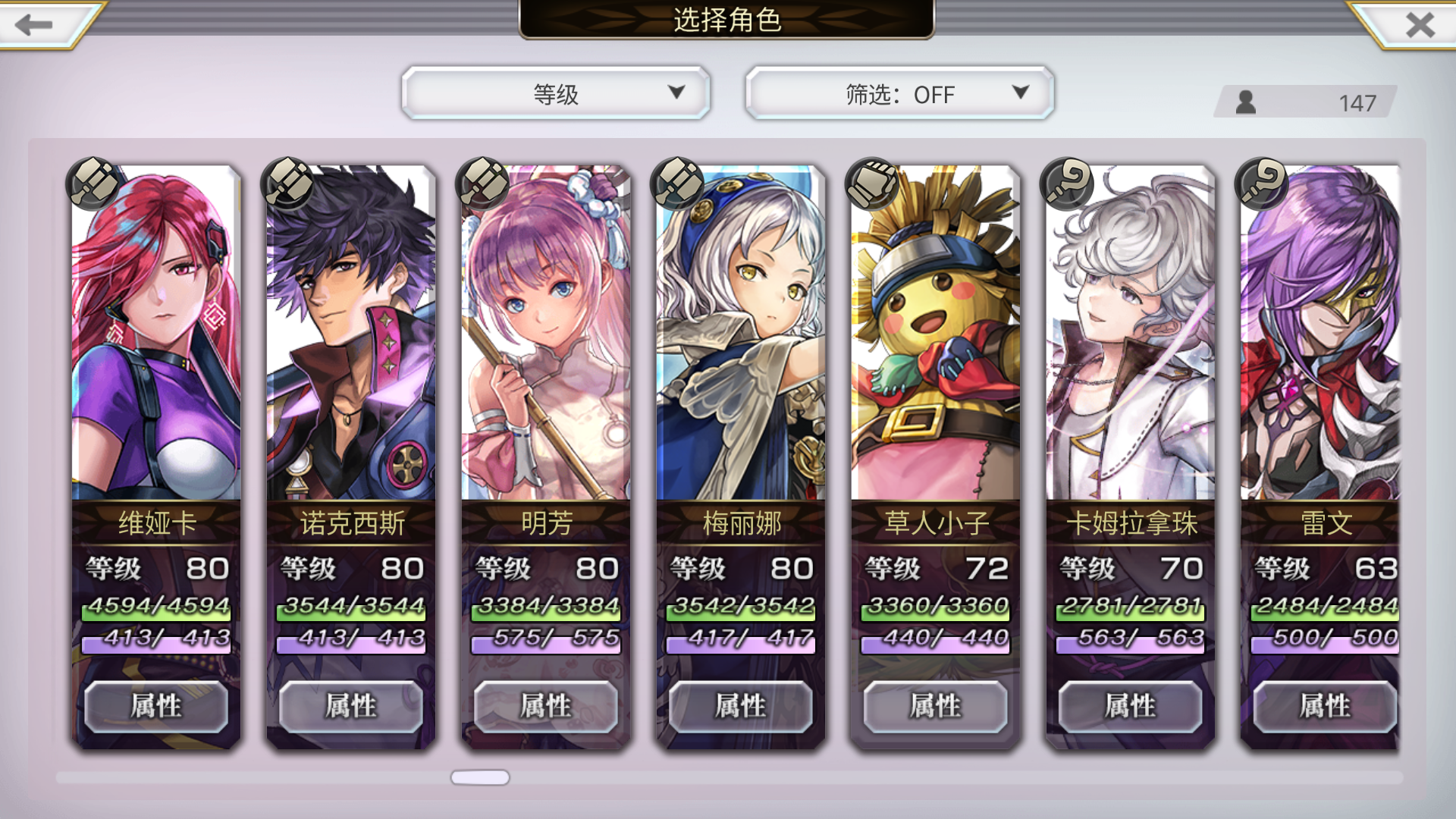Toggle the 筛选 filter from OFF to ON
Viewport: 1456px width, 819px height.
point(899,94)
